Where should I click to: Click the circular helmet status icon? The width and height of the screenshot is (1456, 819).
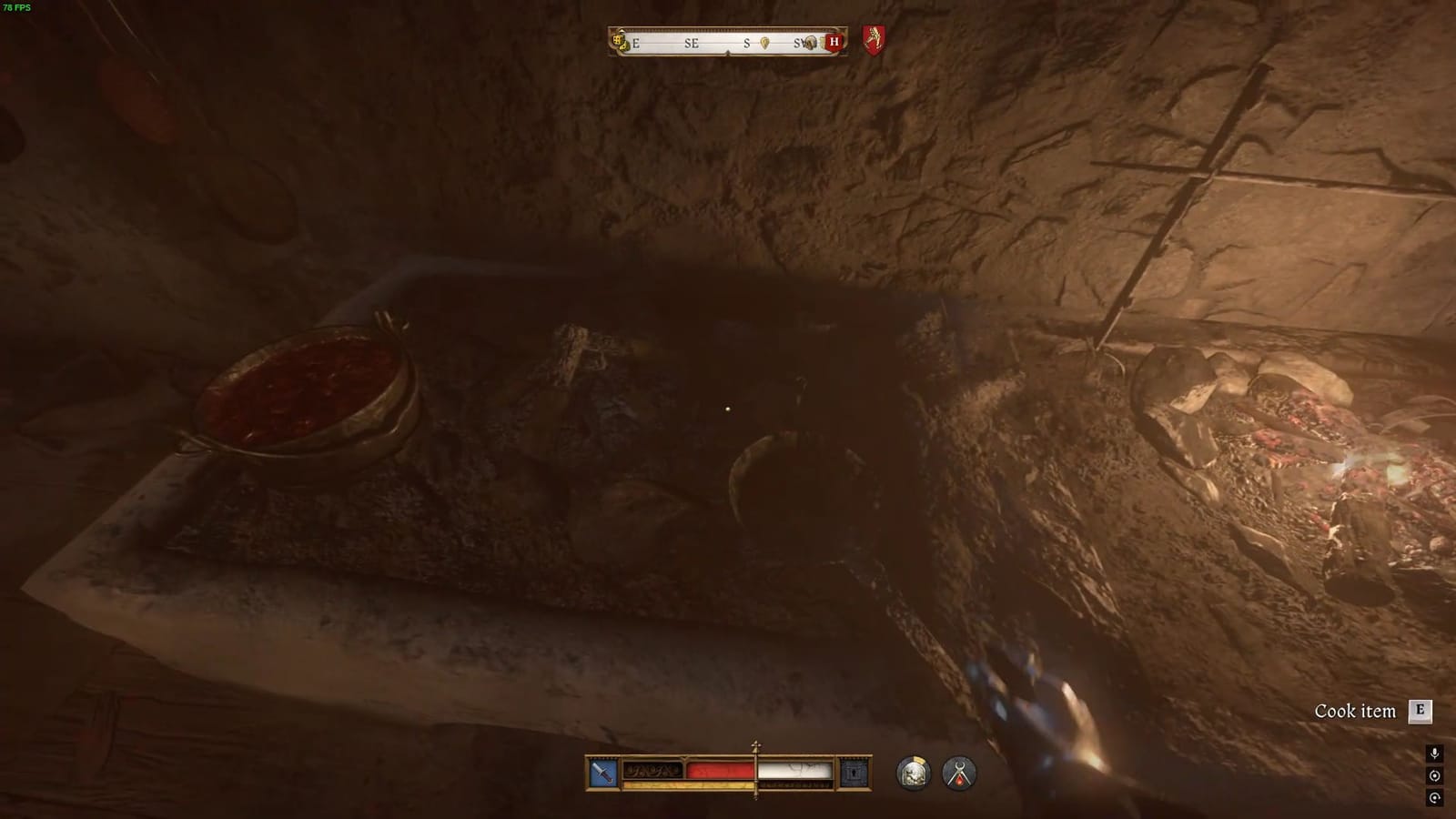coord(913,773)
